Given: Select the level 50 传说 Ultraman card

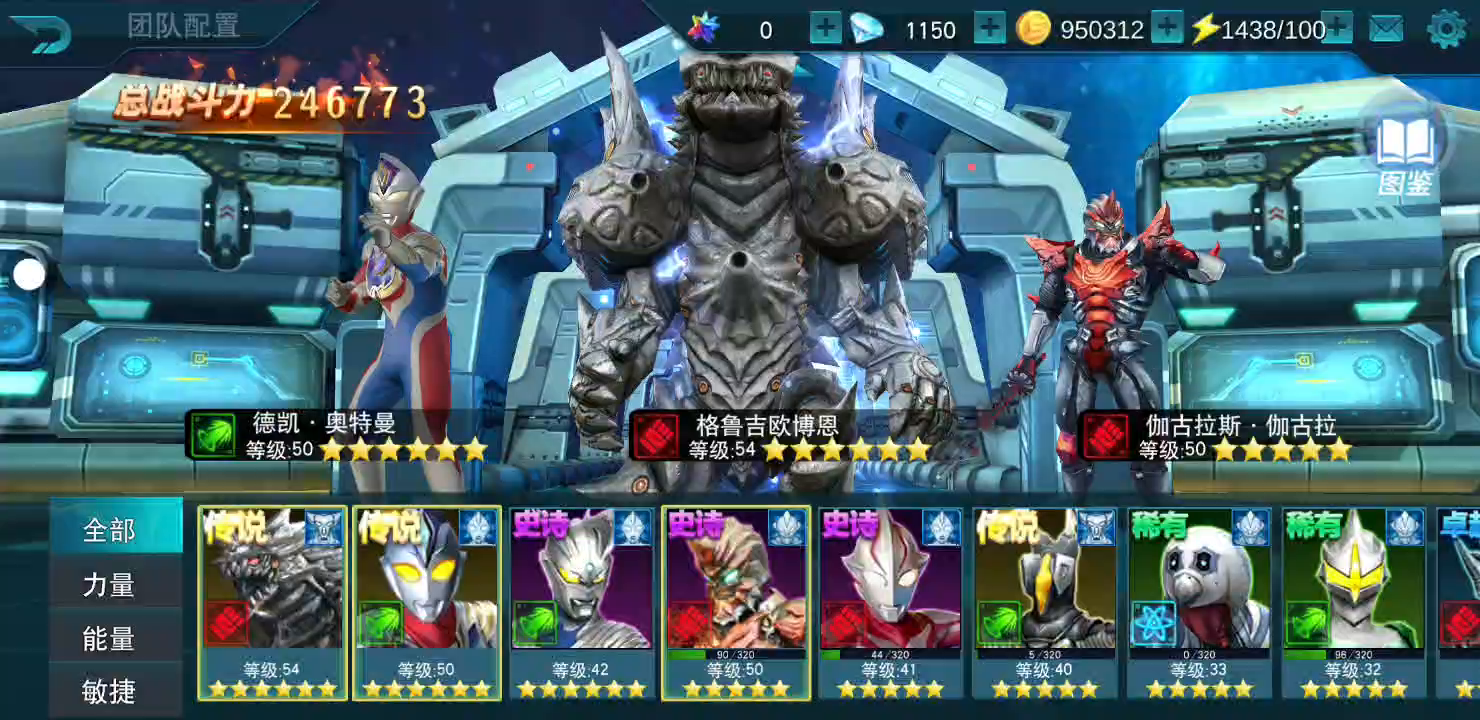Looking at the screenshot, I should pos(427,602).
